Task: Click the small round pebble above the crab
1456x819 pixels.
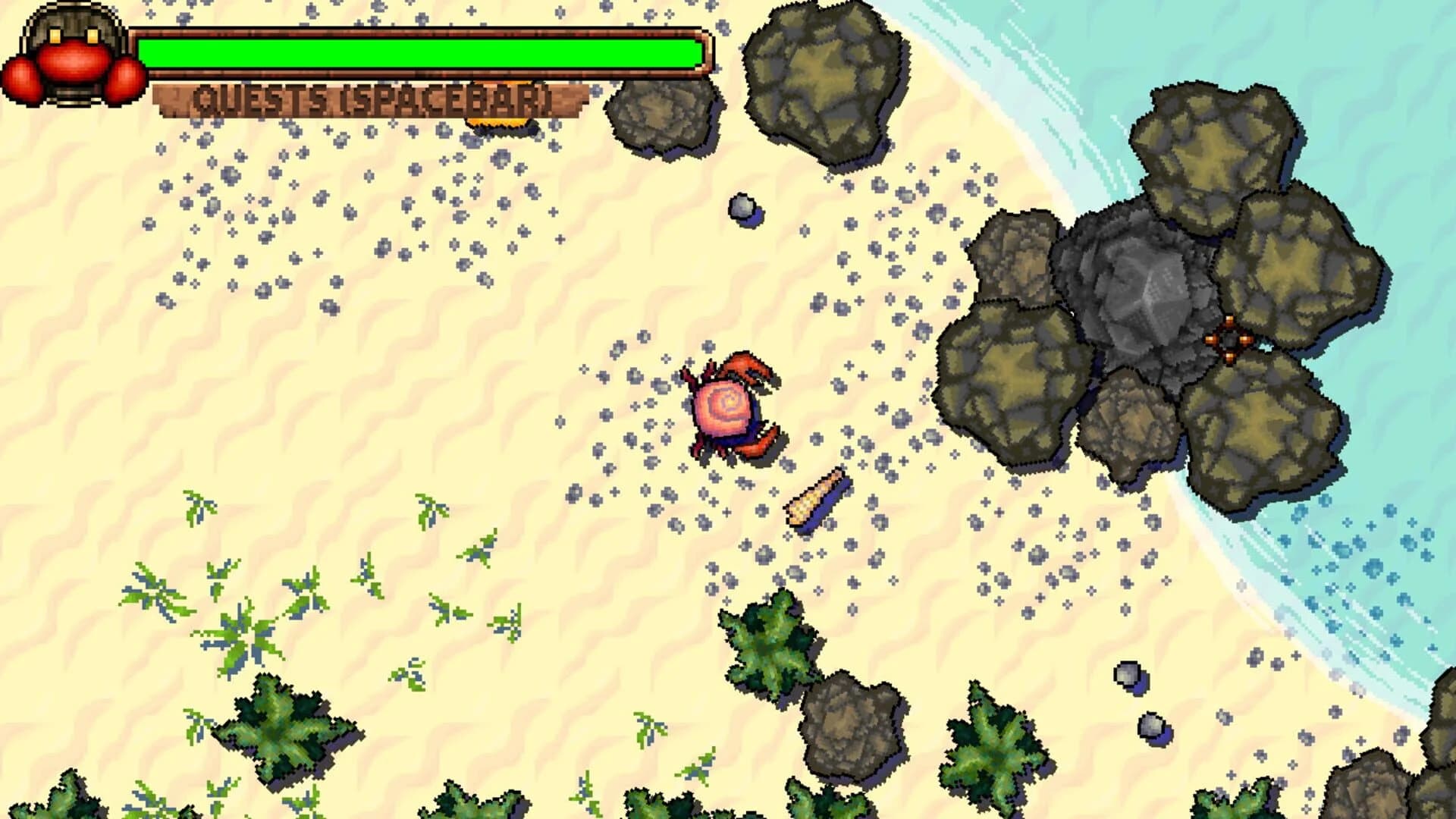Action: pyautogui.click(x=743, y=206)
